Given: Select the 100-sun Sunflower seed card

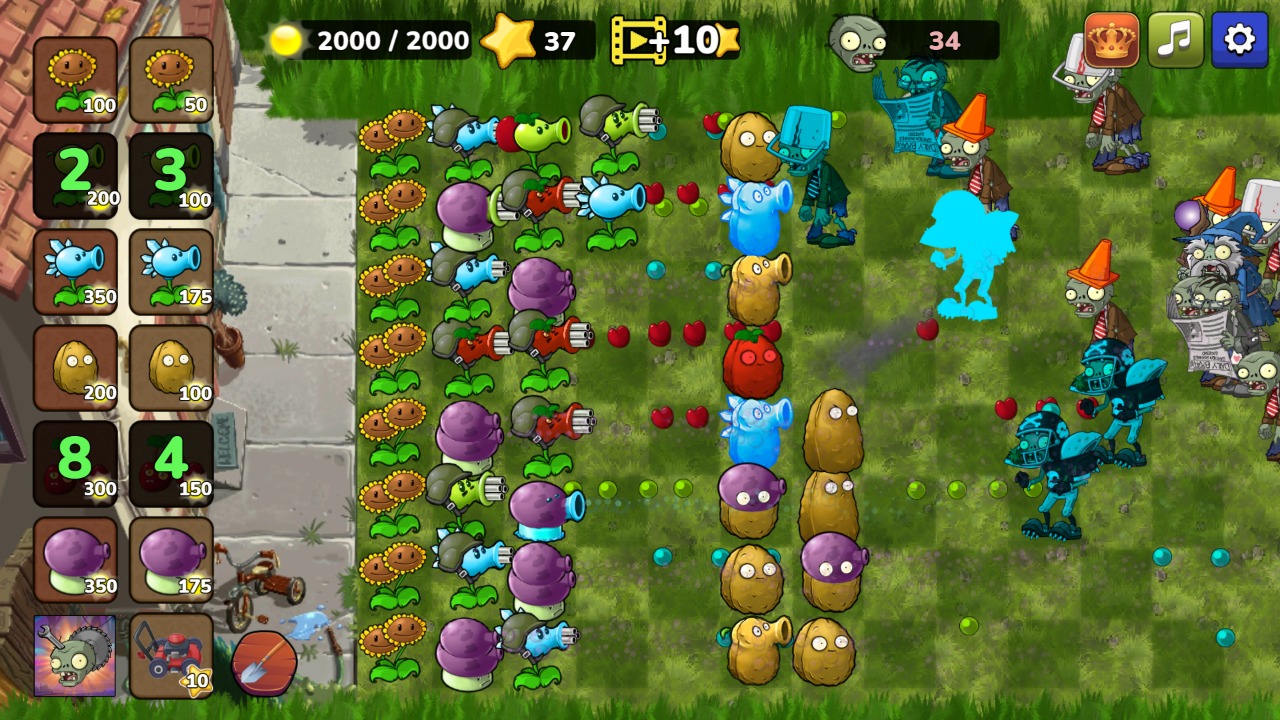Looking at the screenshot, I should [75, 75].
